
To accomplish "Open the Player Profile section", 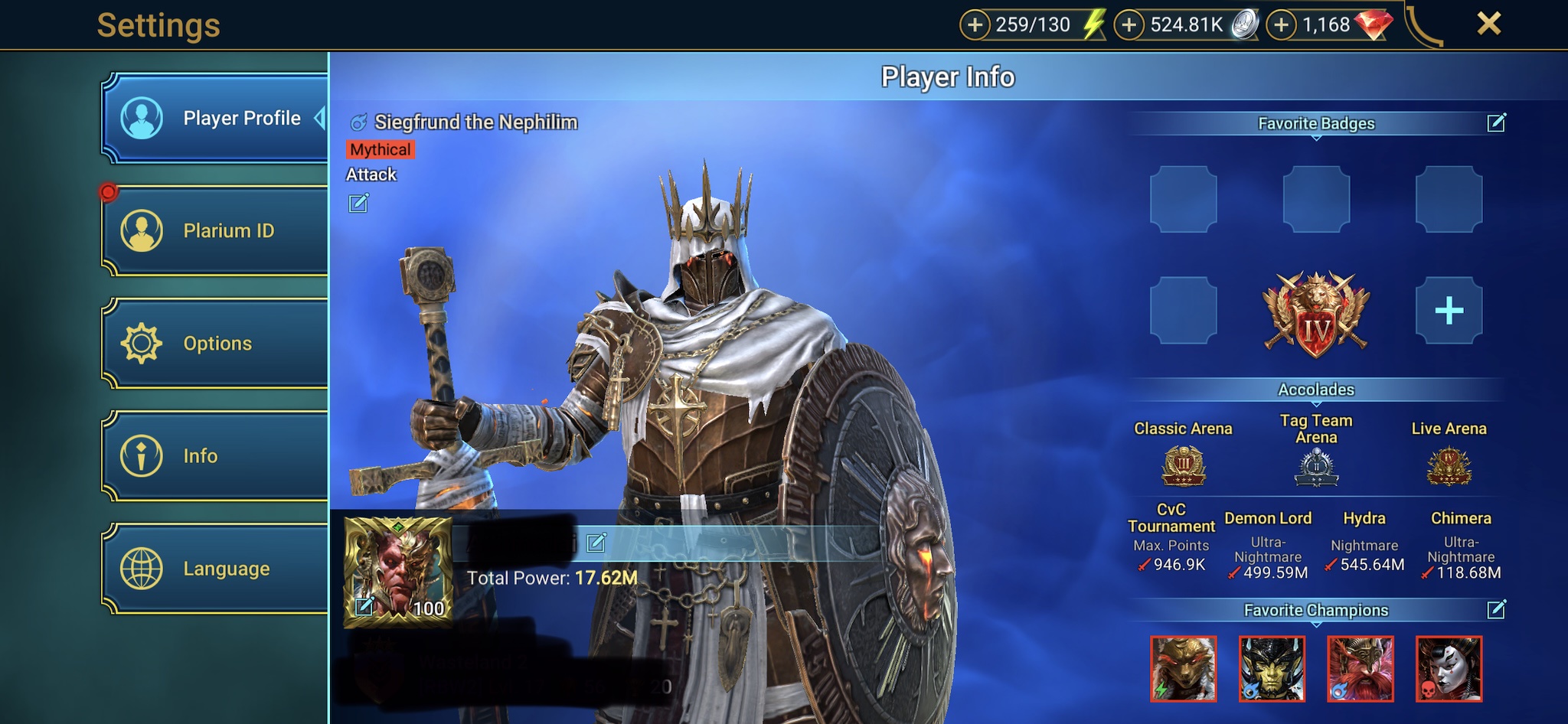I will (x=216, y=119).
